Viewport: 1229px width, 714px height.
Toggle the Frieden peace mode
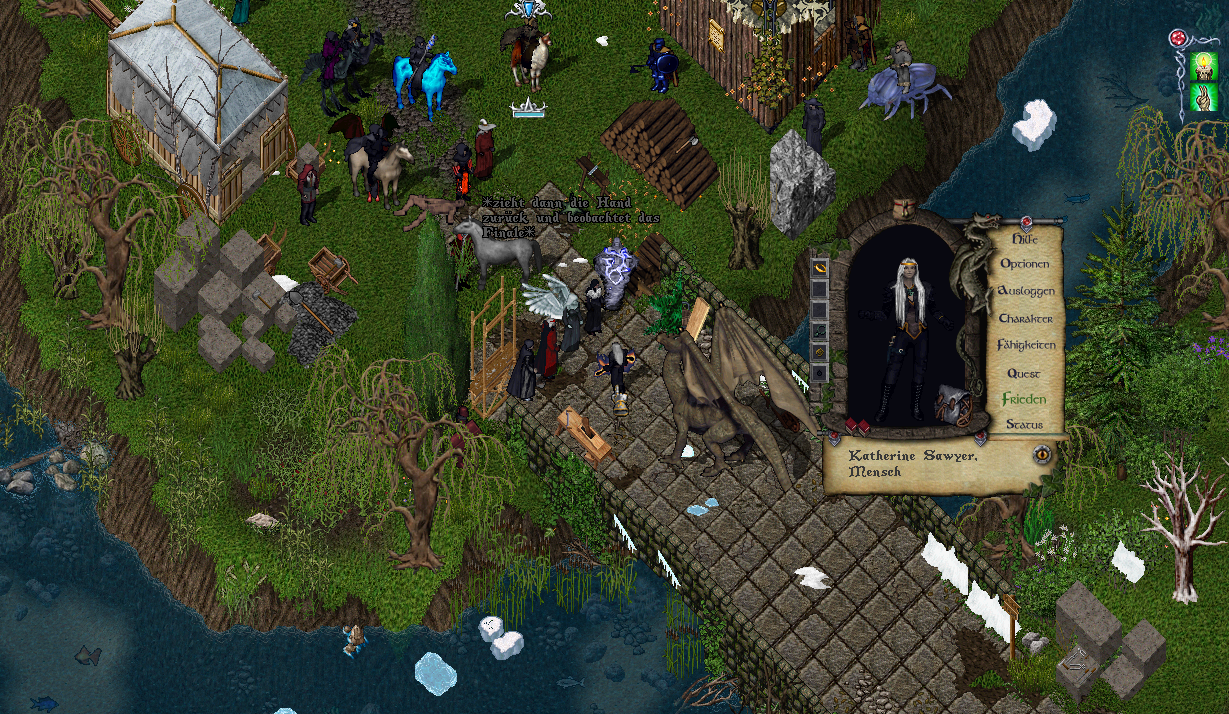[1024, 399]
